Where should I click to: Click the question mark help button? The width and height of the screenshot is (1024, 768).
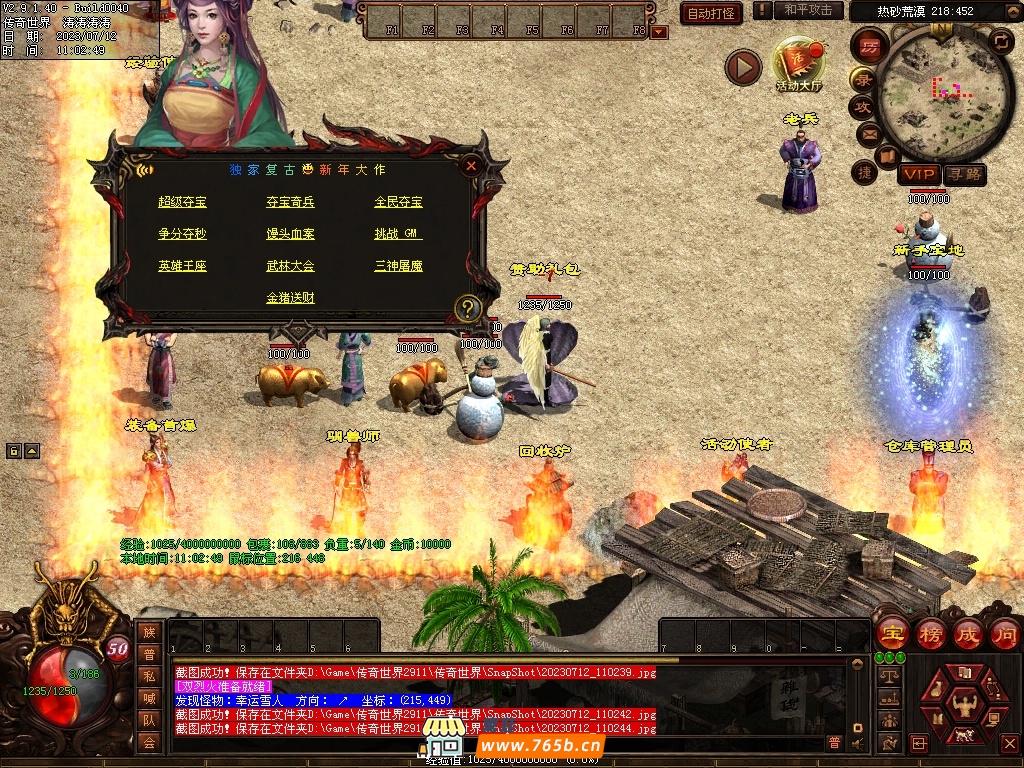tap(467, 308)
